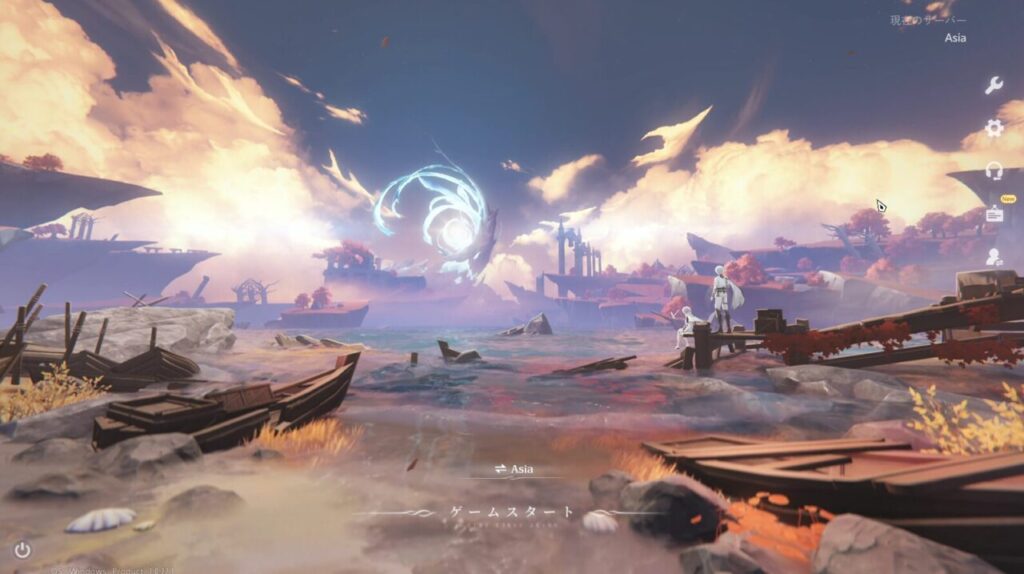
Task: Open the gear settings menu
Action: tap(993, 128)
